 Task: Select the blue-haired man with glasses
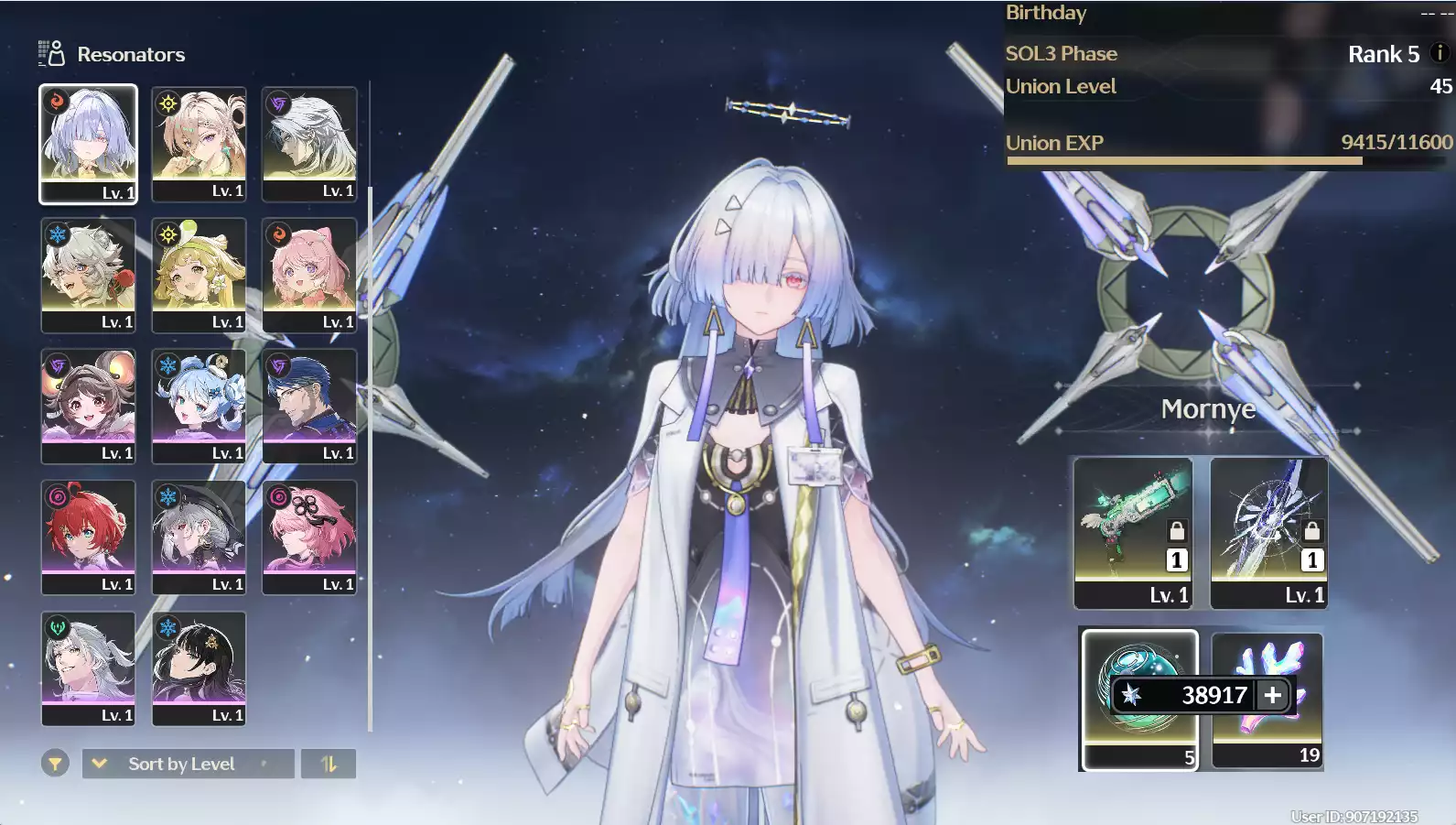[309, 405]
